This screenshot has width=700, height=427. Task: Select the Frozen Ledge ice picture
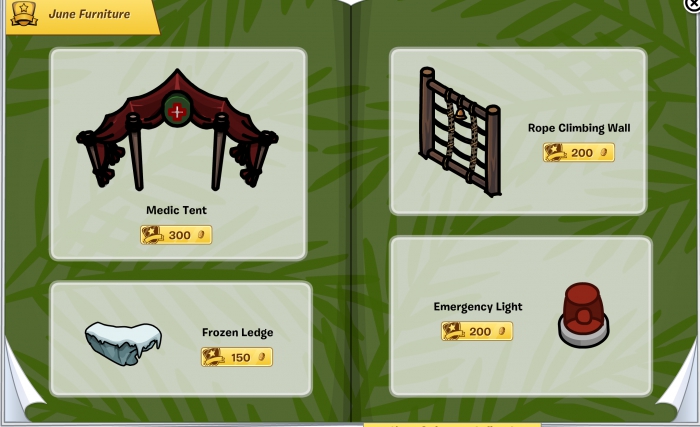pos(123,343)
